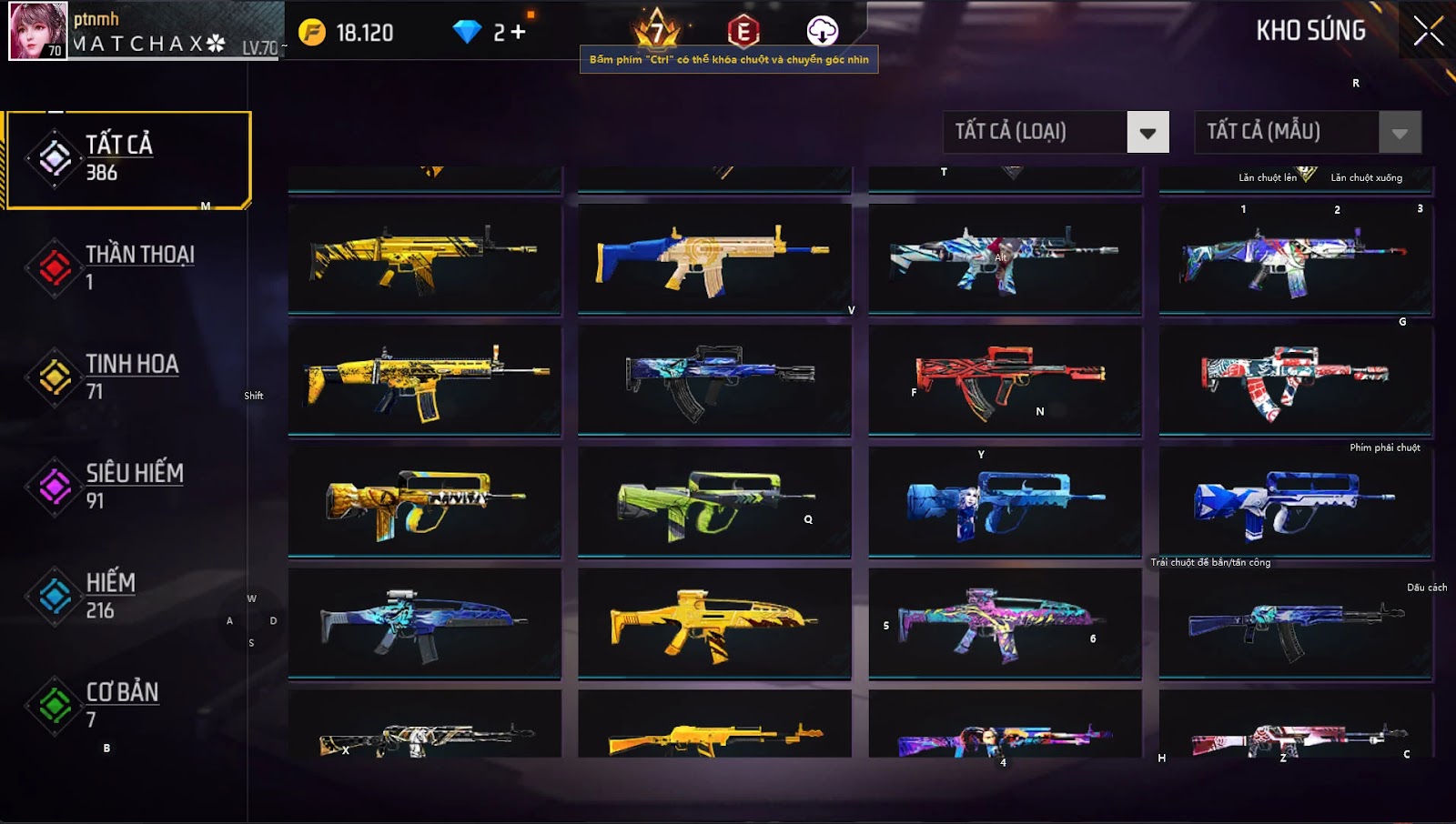Screen dimensions: 1456x824
Task: Select the Tất Cả category tab
Action: [x=128, y=159]
